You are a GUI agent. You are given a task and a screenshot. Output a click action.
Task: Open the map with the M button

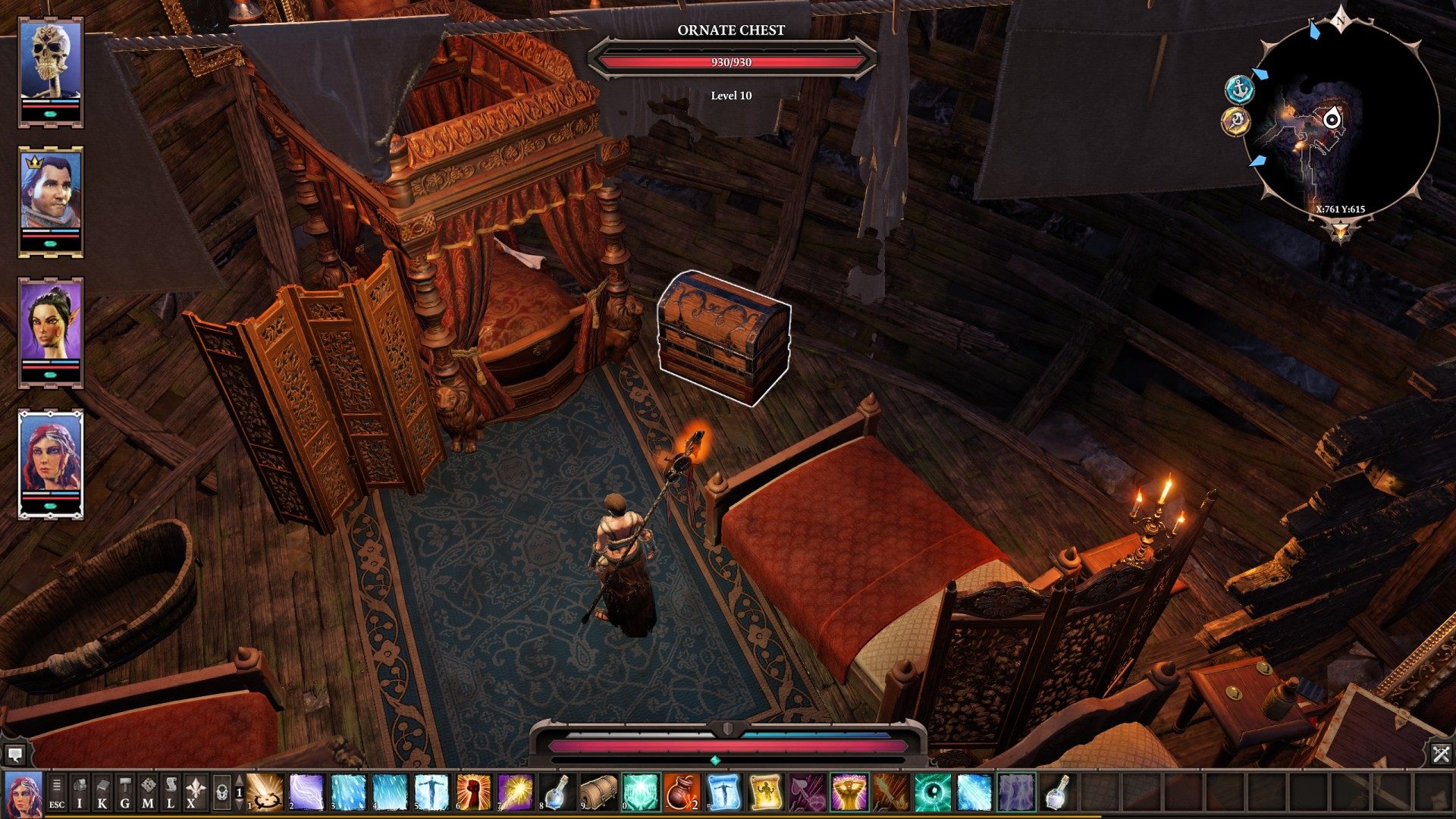148,792
